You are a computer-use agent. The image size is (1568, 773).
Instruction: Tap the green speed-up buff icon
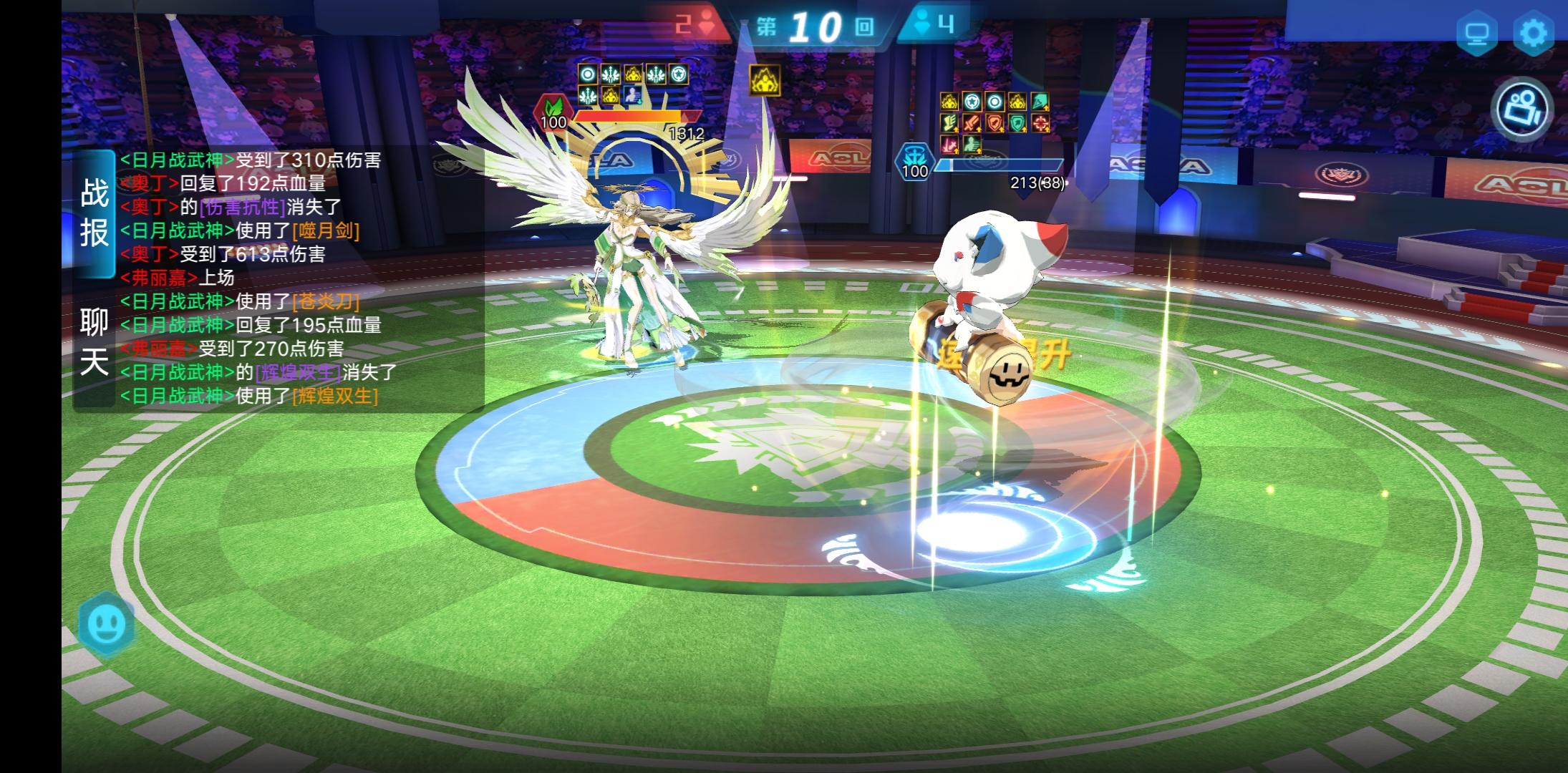[972, 145]
